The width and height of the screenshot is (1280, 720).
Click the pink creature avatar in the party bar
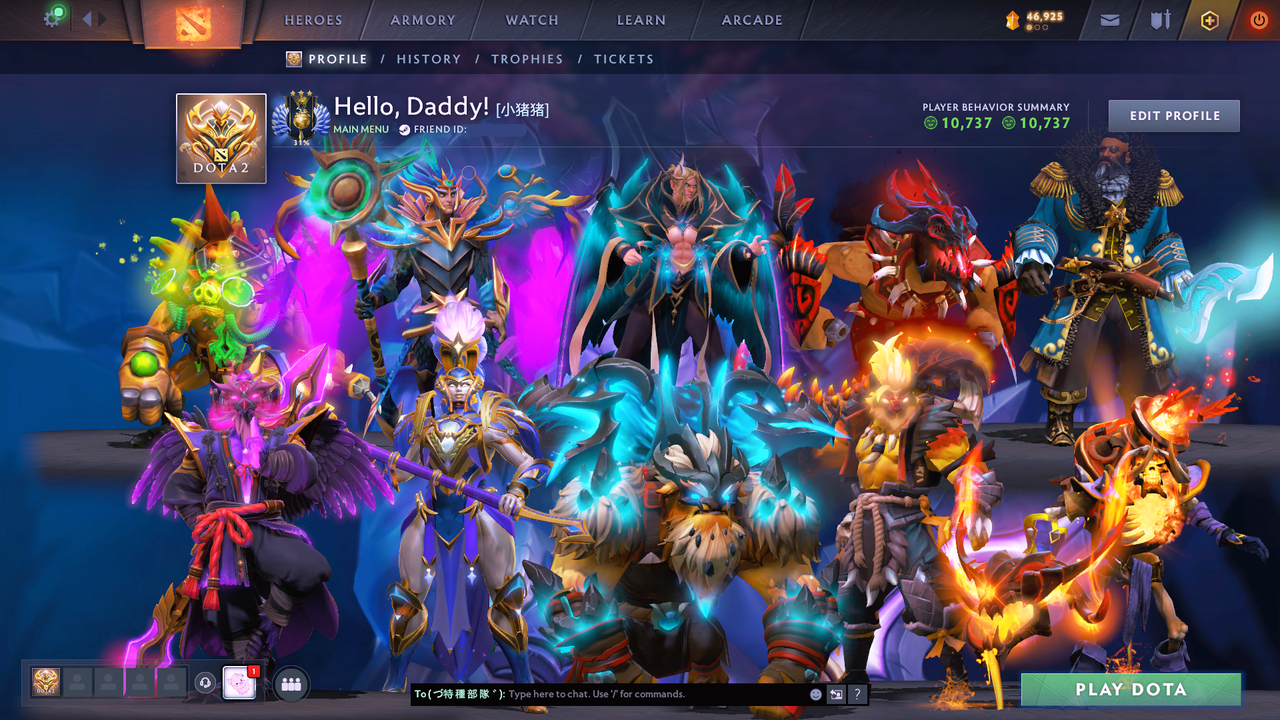coord(239,683)
